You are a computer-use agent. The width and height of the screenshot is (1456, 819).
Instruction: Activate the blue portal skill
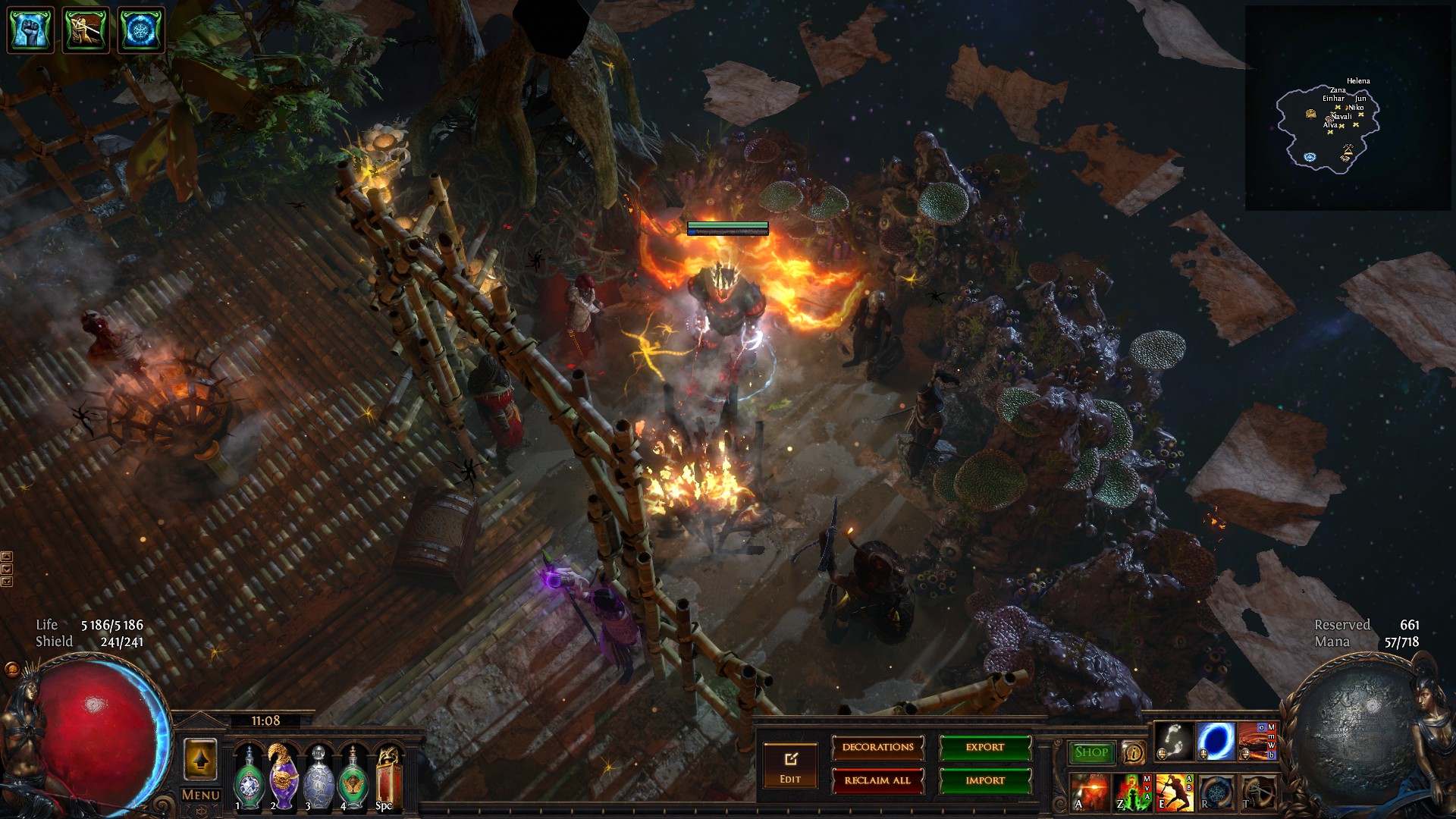(x=1216, y=741)
